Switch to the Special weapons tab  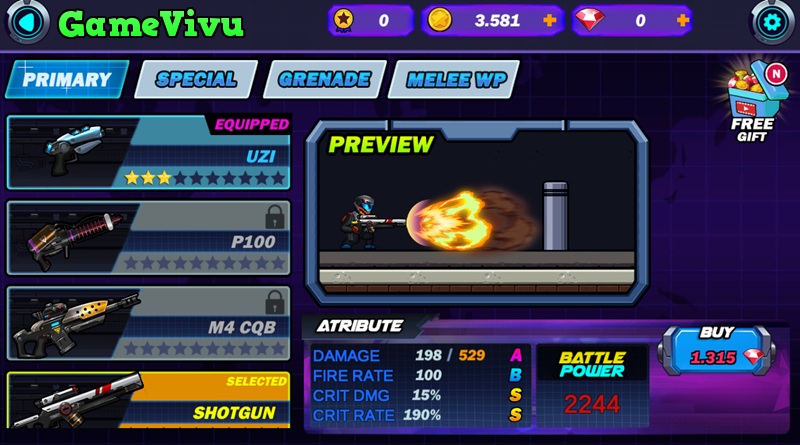pyautogui.click(x=196, y=80)
